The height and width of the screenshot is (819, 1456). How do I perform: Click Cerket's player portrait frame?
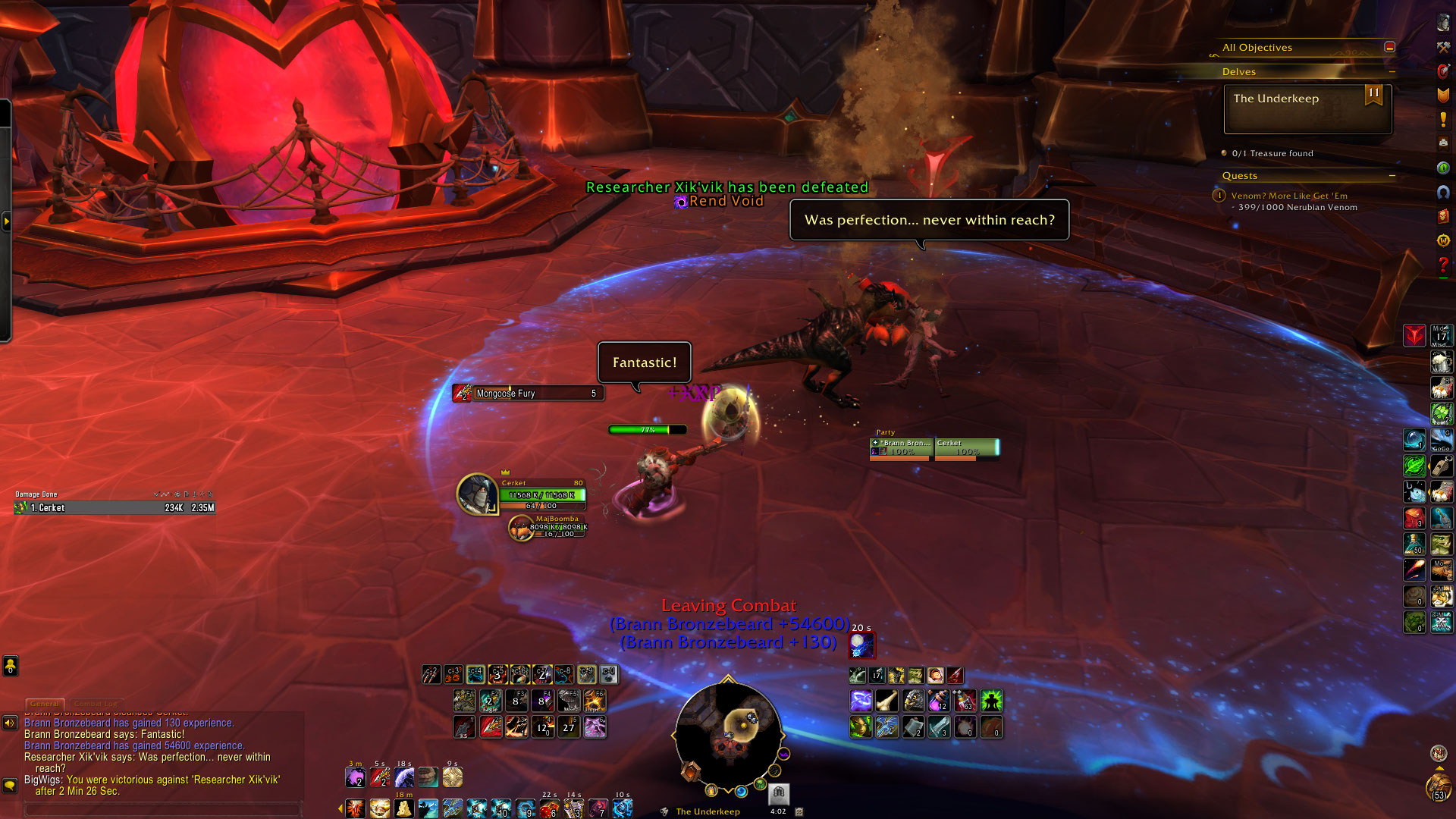(477, 493)
